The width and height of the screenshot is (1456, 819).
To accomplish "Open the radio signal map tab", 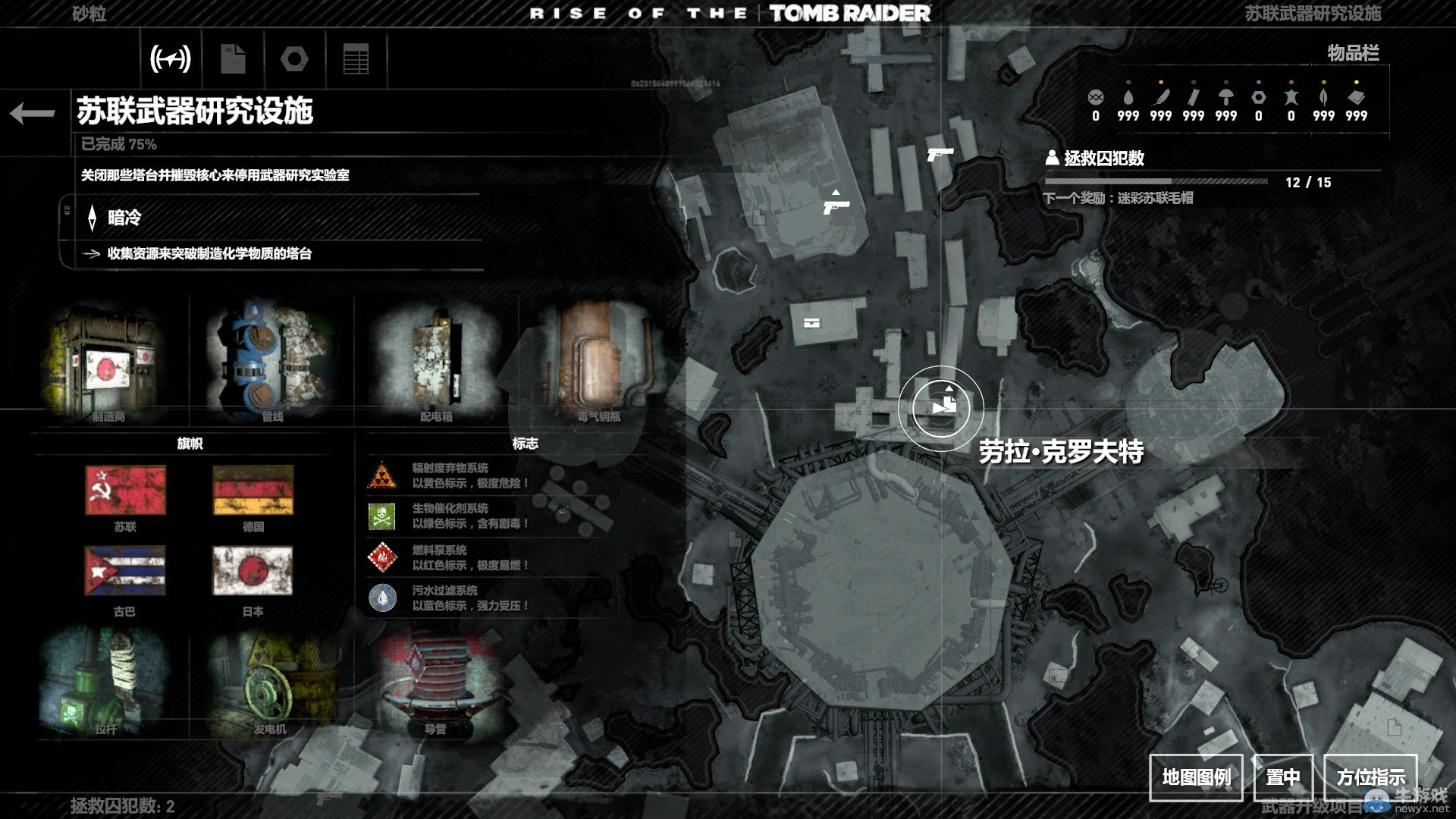I will pos(171,58).
